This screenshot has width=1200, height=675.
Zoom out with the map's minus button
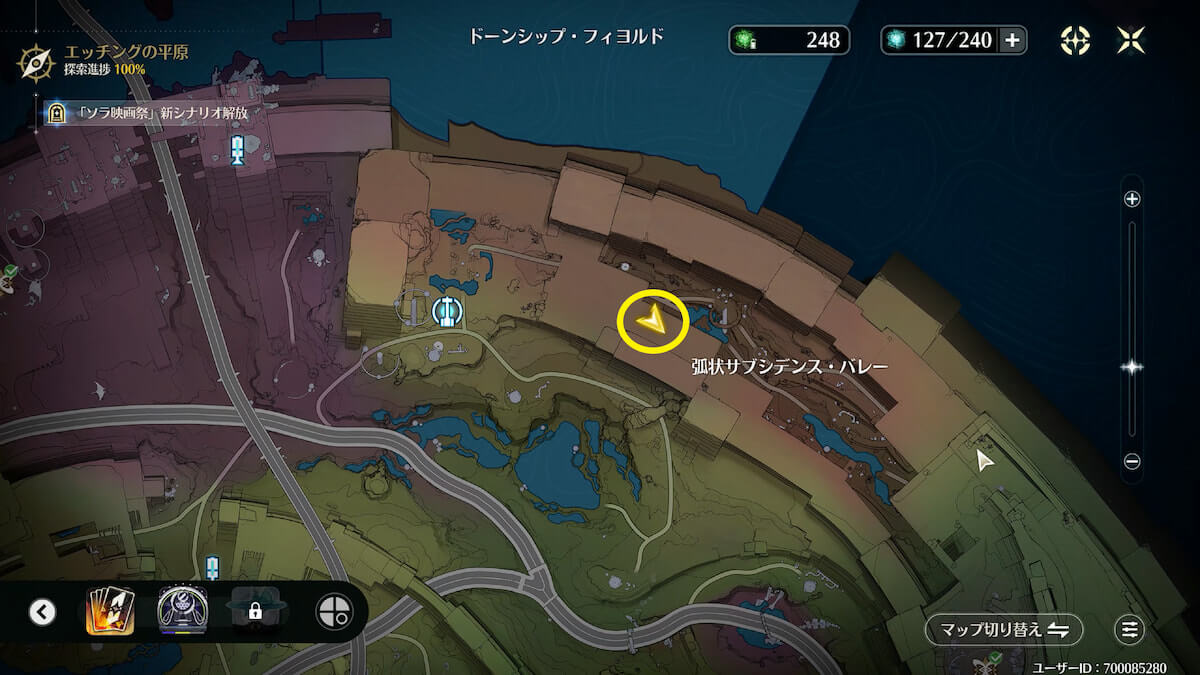(1132, 461)
